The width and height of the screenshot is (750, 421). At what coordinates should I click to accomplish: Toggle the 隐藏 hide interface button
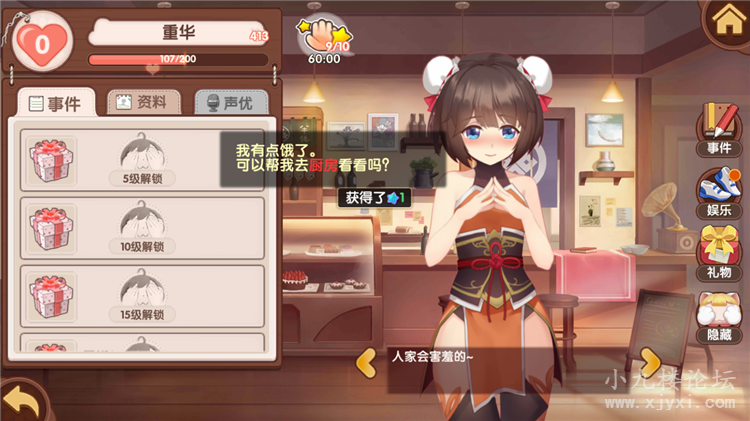click(x=718, y=315)
